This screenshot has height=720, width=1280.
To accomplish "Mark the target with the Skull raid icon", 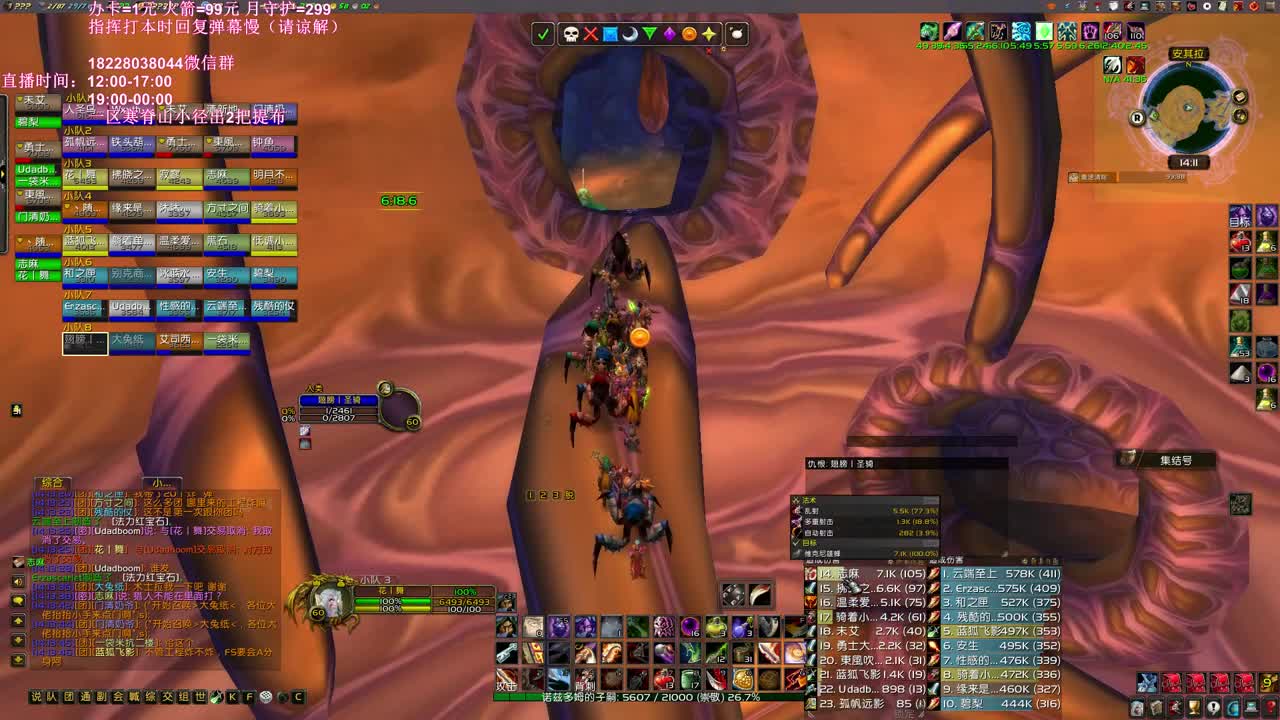I will point(569,32).
